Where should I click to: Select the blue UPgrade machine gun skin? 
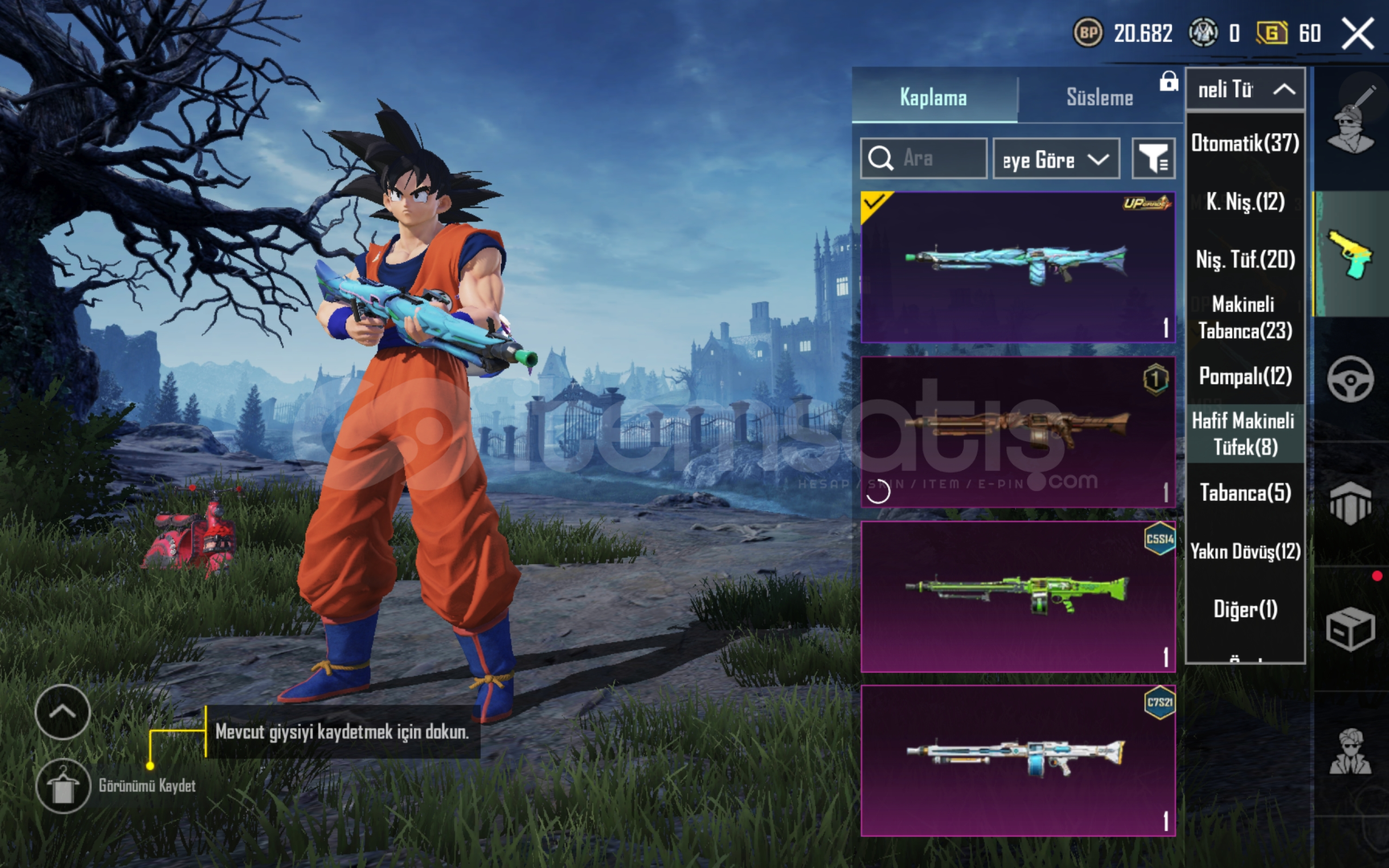[x=1018, y=267]
